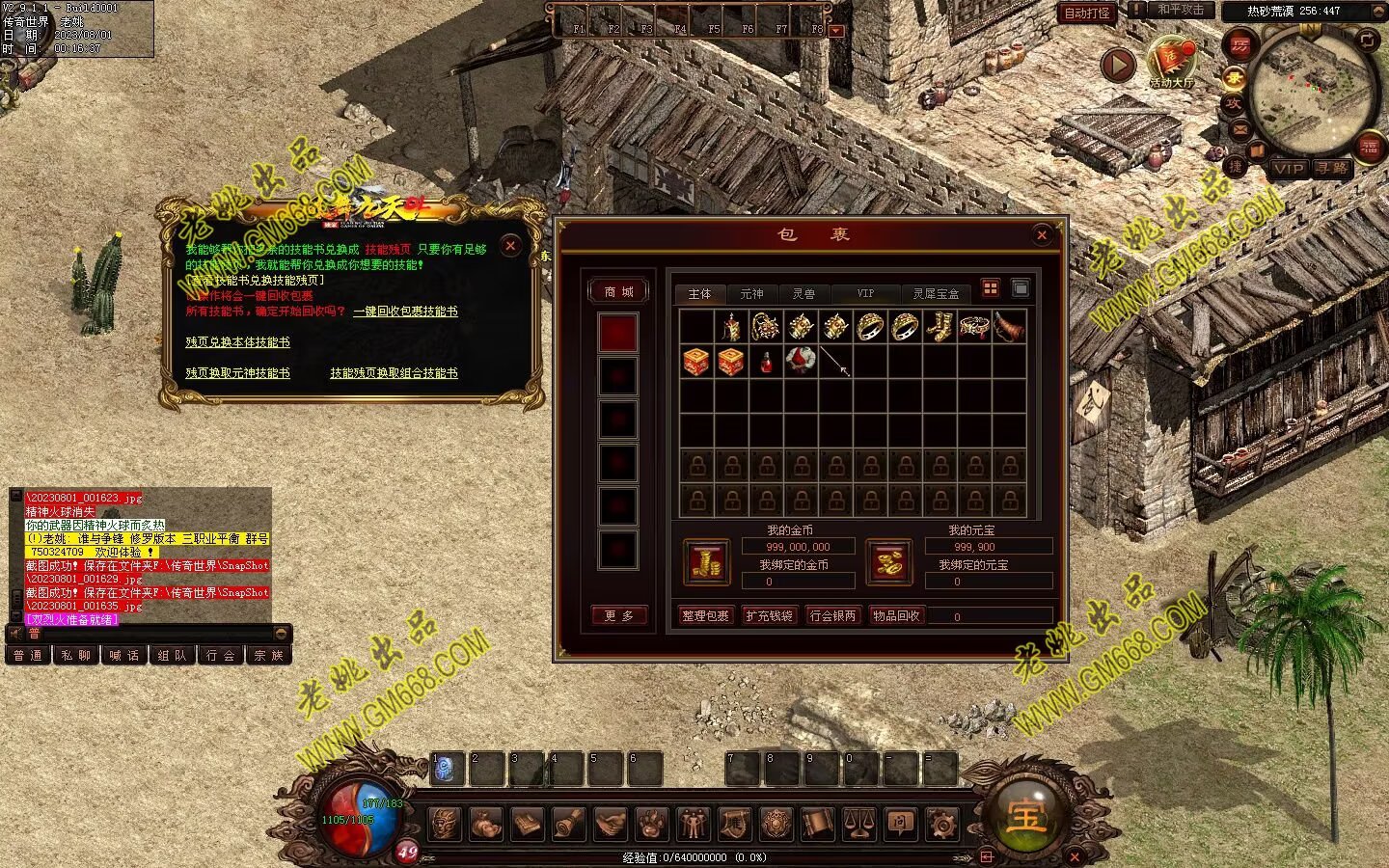
Task: Select the red potion bottle slot
Action: (x=766, y=363)
